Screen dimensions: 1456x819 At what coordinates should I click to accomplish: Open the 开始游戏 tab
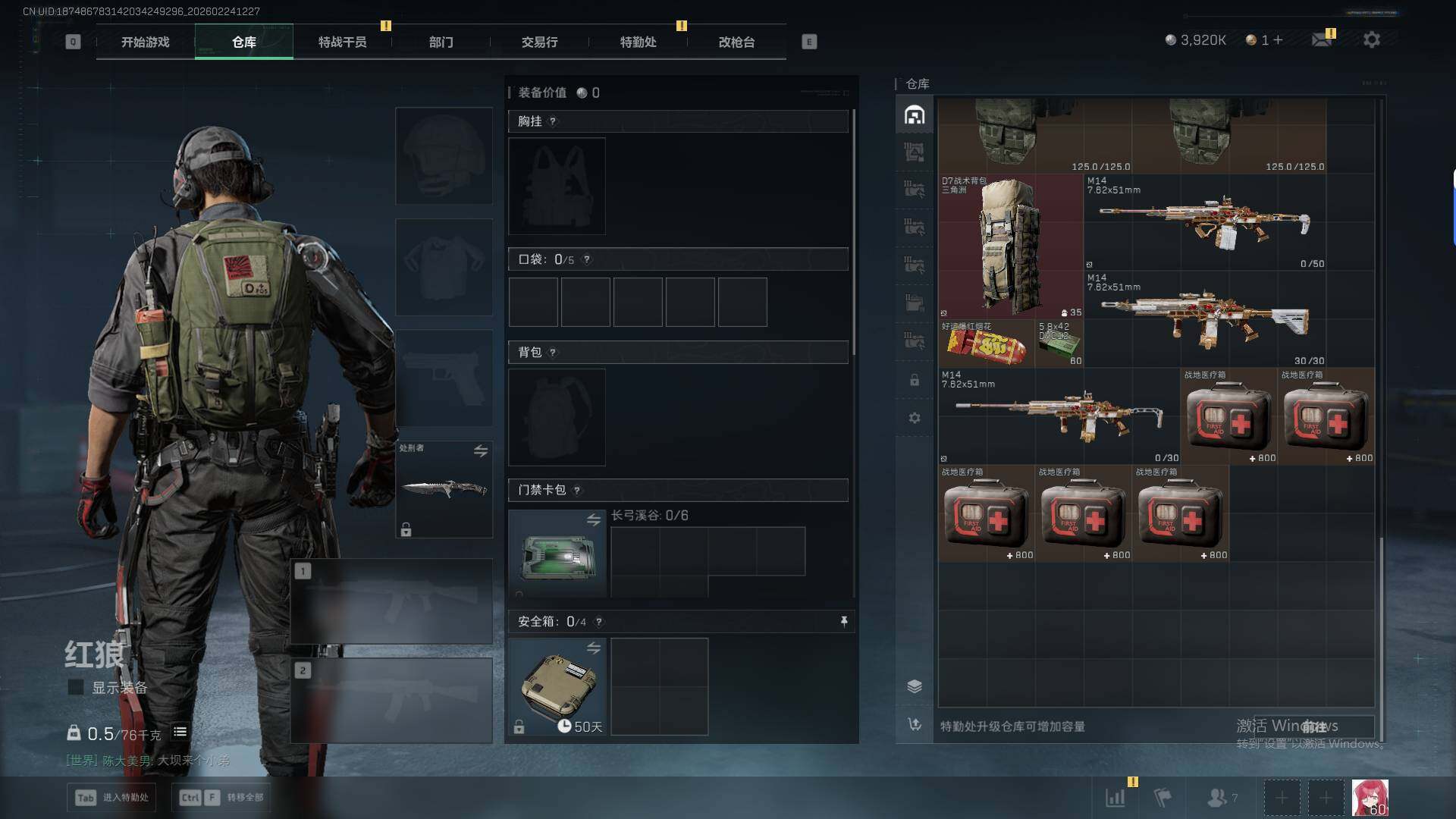point(145,42)
